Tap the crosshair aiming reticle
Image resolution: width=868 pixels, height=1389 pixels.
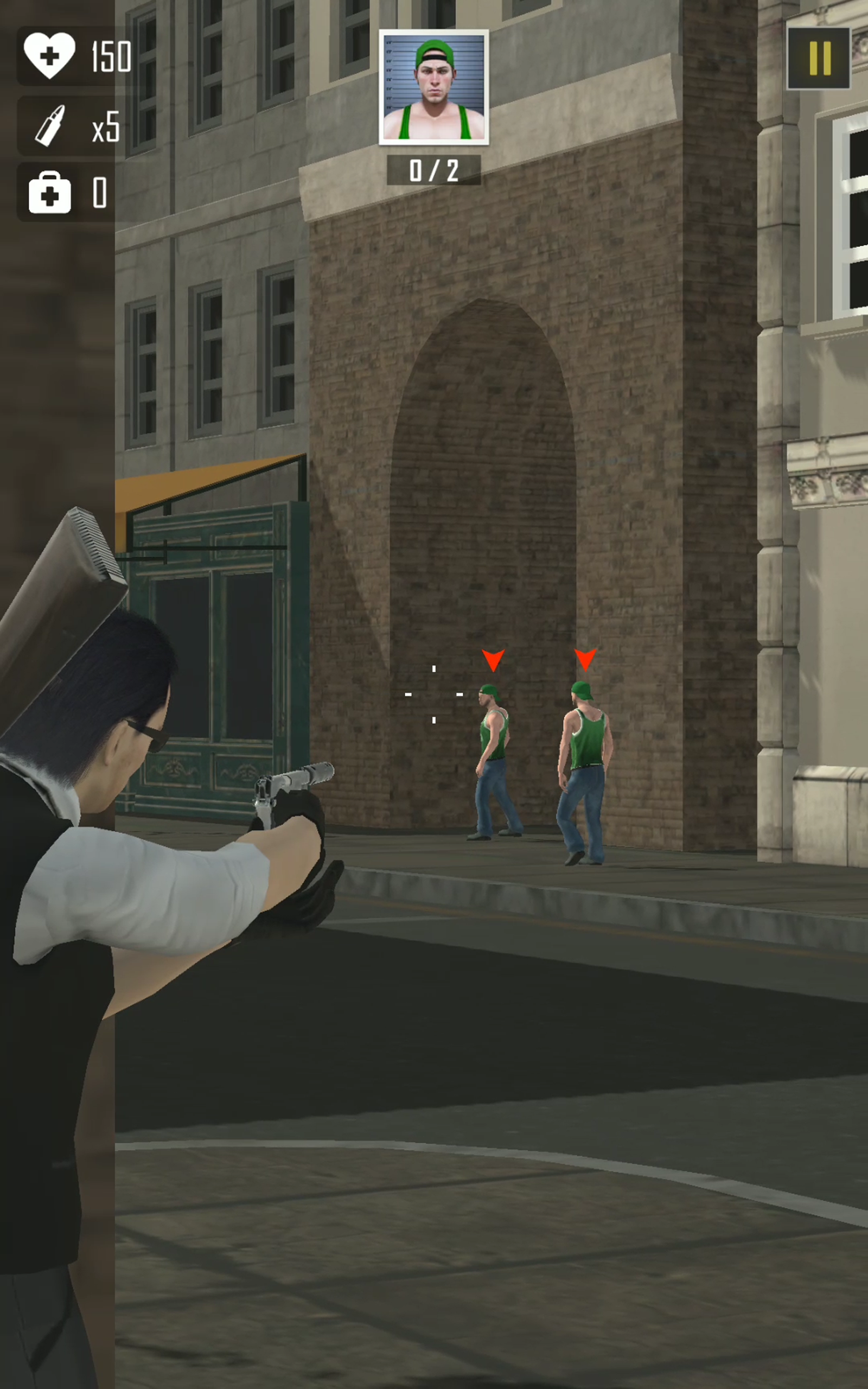point(435,694)
